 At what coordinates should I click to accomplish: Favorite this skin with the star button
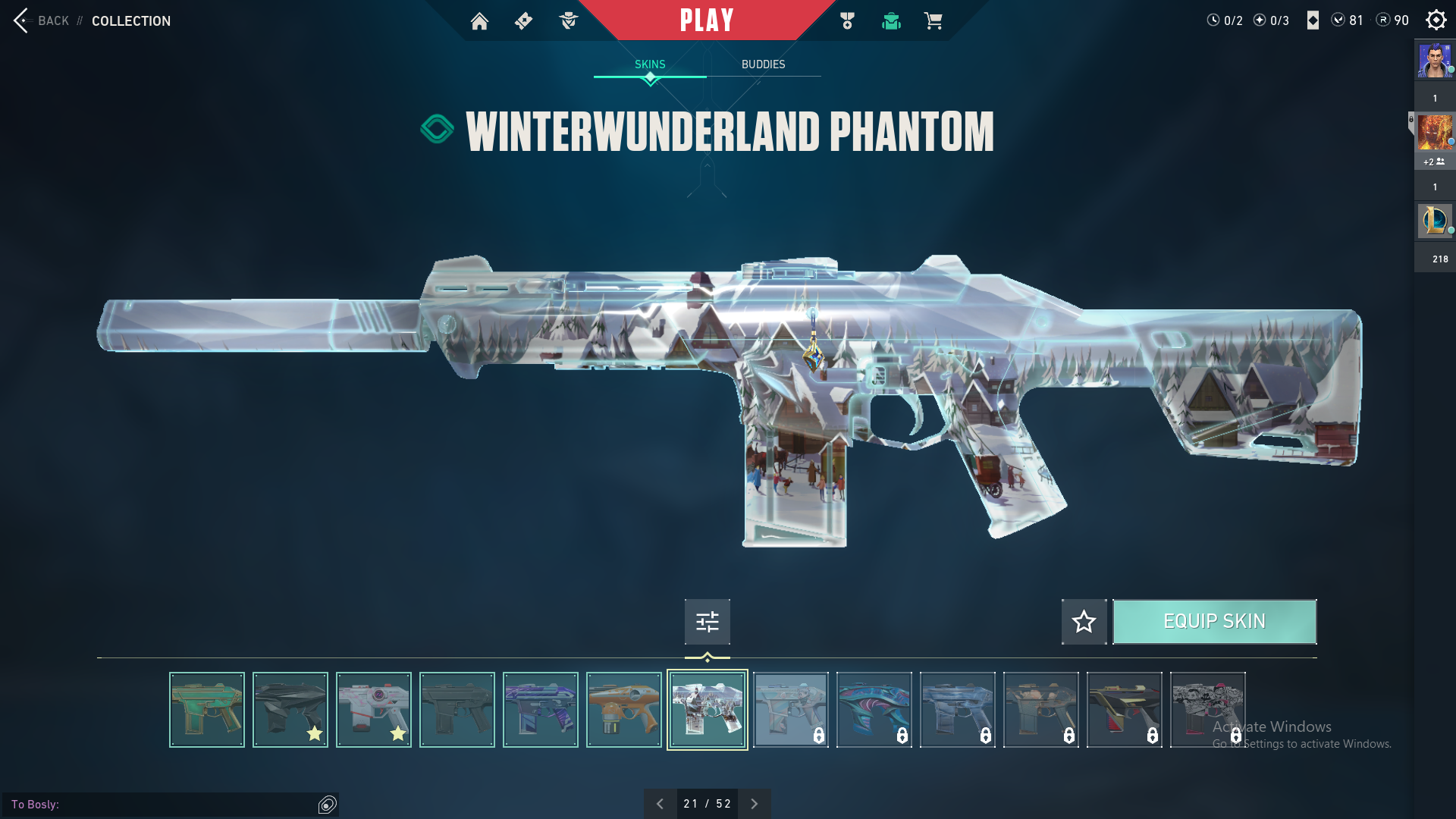point(1084,622)
